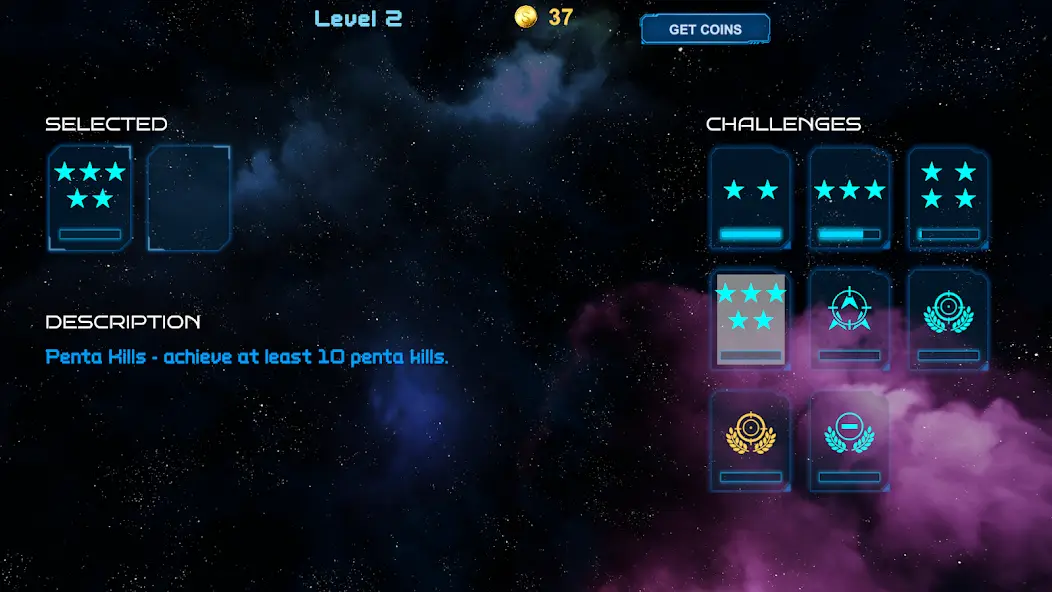Viewport: 1052px width, 592px height.
Task: Choose the cyan target-and-laurel challenge card
Action: [948, 319]
